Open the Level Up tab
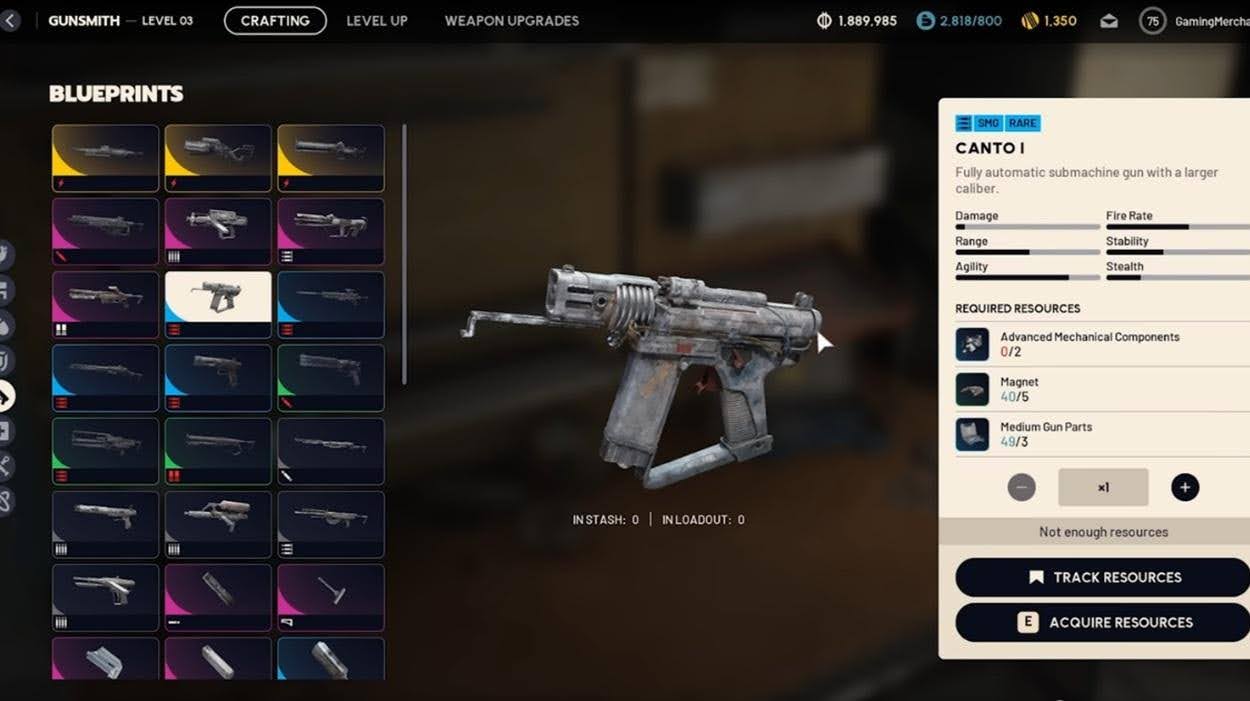The height and width of the screenshot is (701, 1250). coord(377,20)
